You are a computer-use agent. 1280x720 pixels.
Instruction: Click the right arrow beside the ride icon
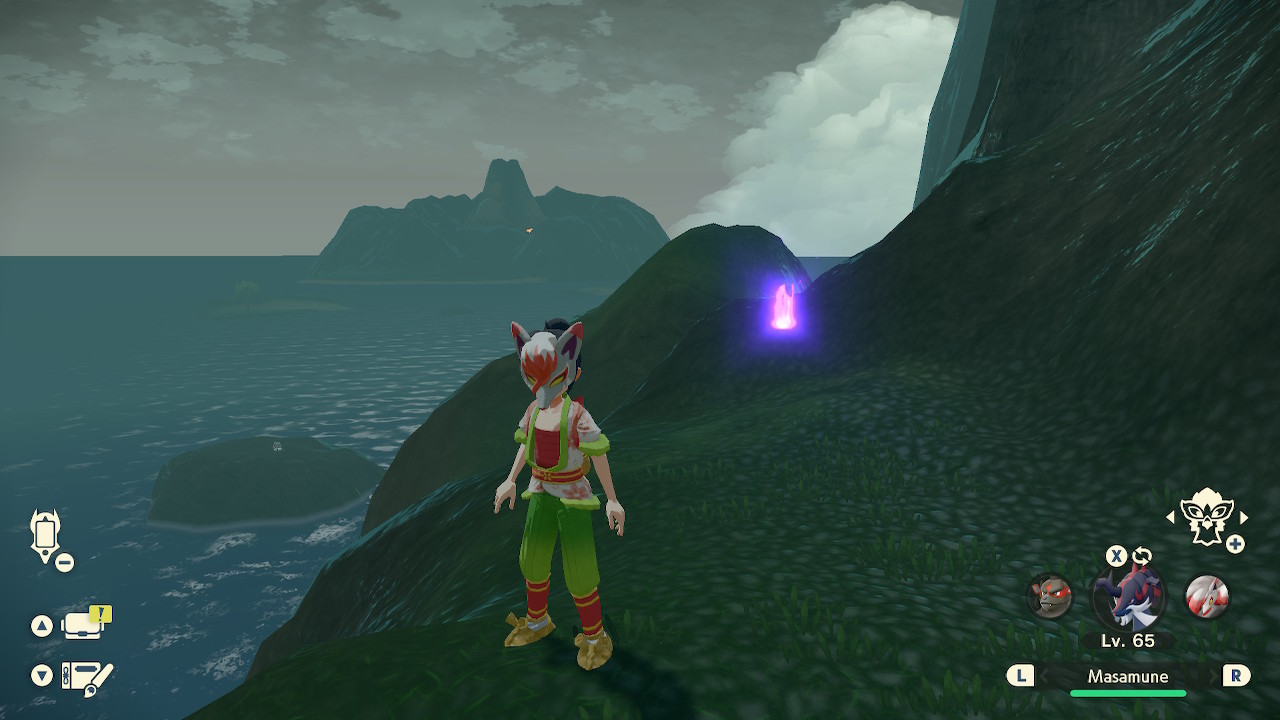(1244, 517)
